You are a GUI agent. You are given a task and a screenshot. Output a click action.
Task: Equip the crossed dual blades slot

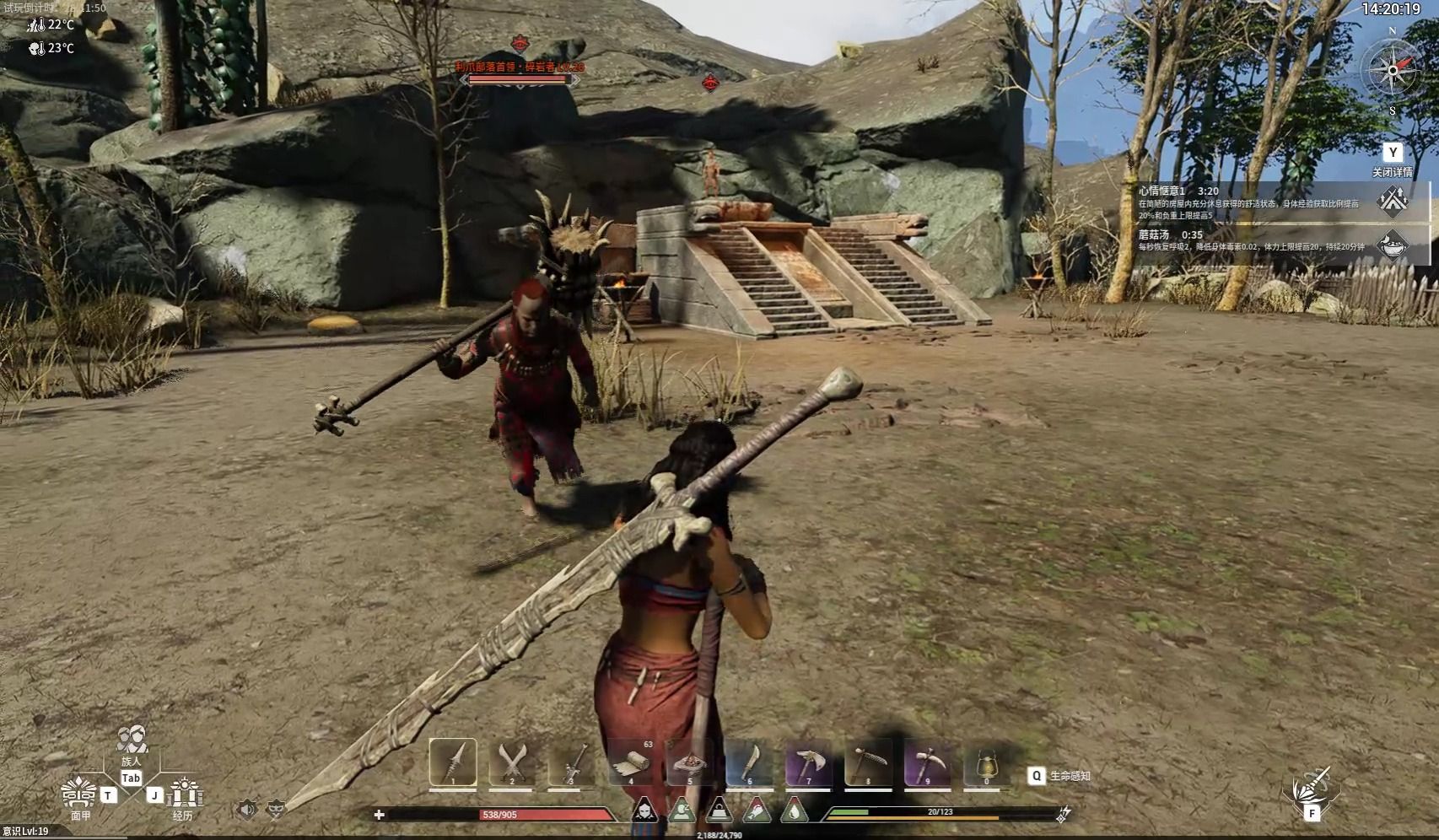(512, 764)
